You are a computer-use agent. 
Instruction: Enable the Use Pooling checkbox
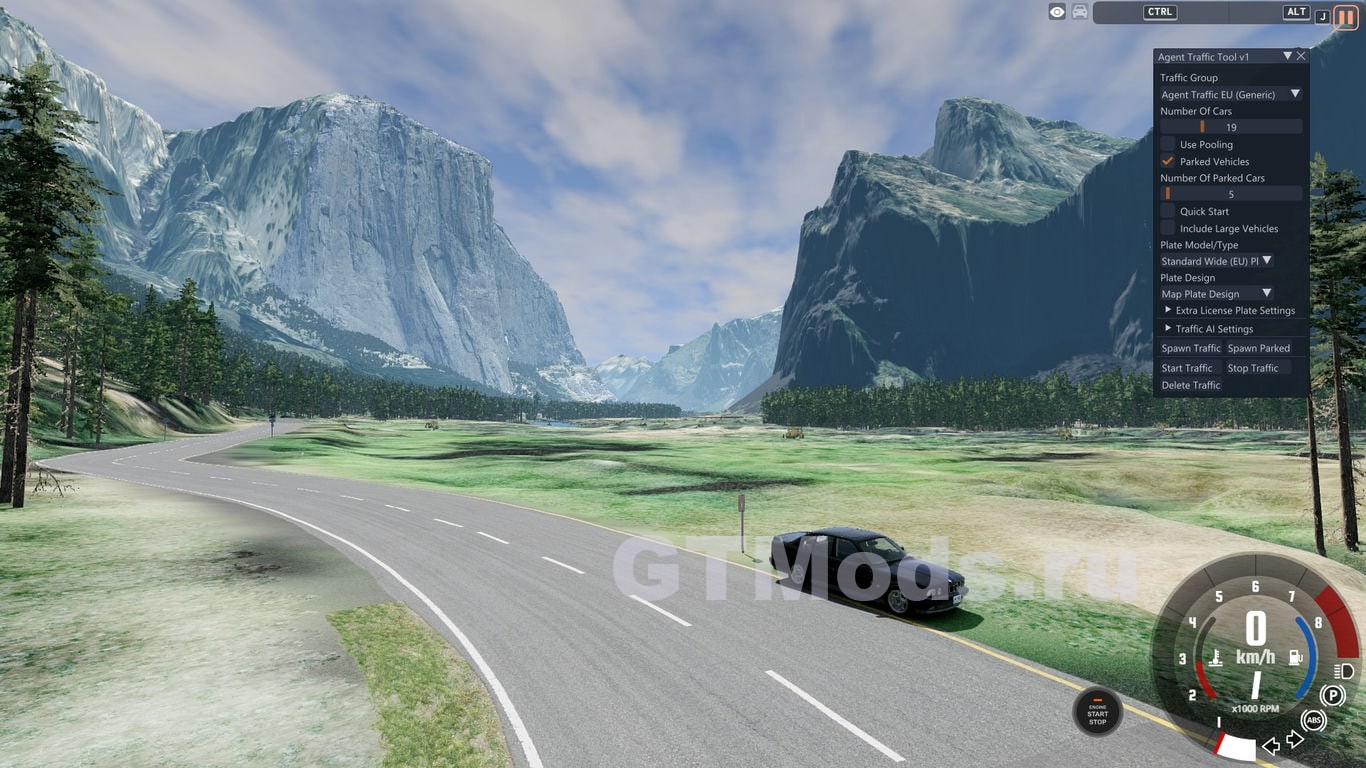(x=1168, y=144)
